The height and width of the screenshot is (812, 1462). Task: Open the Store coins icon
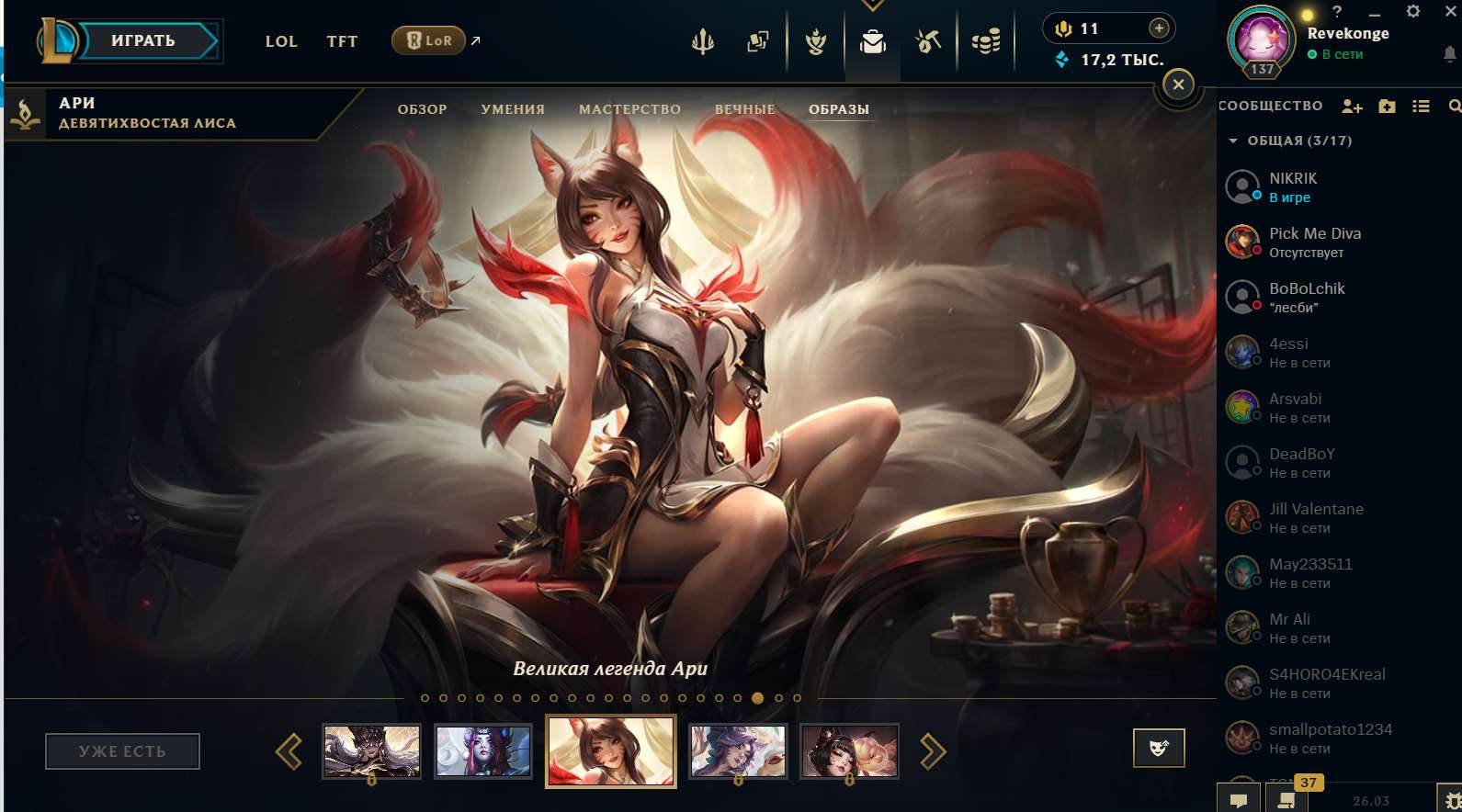coord(986,40)
